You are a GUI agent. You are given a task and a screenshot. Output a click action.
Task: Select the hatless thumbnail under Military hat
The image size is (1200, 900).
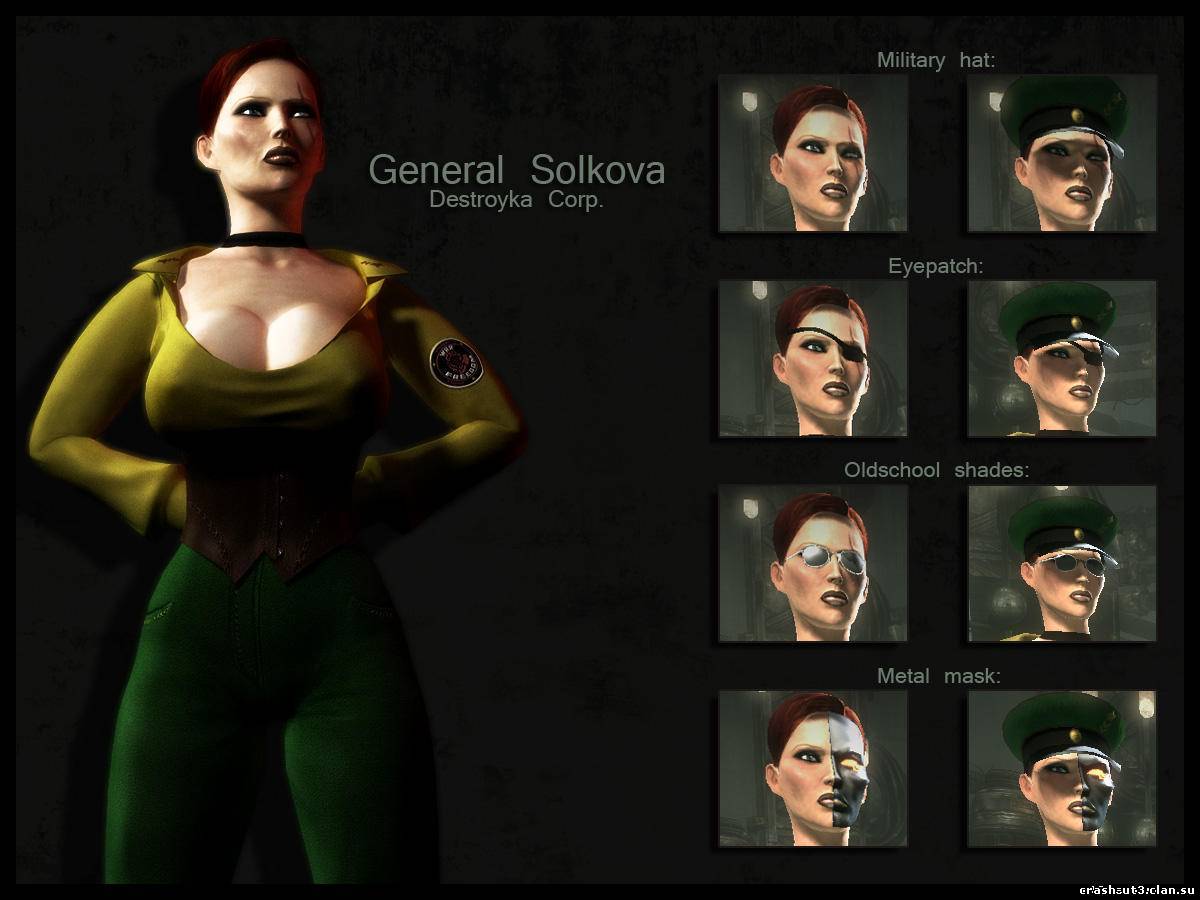[813, 153]
